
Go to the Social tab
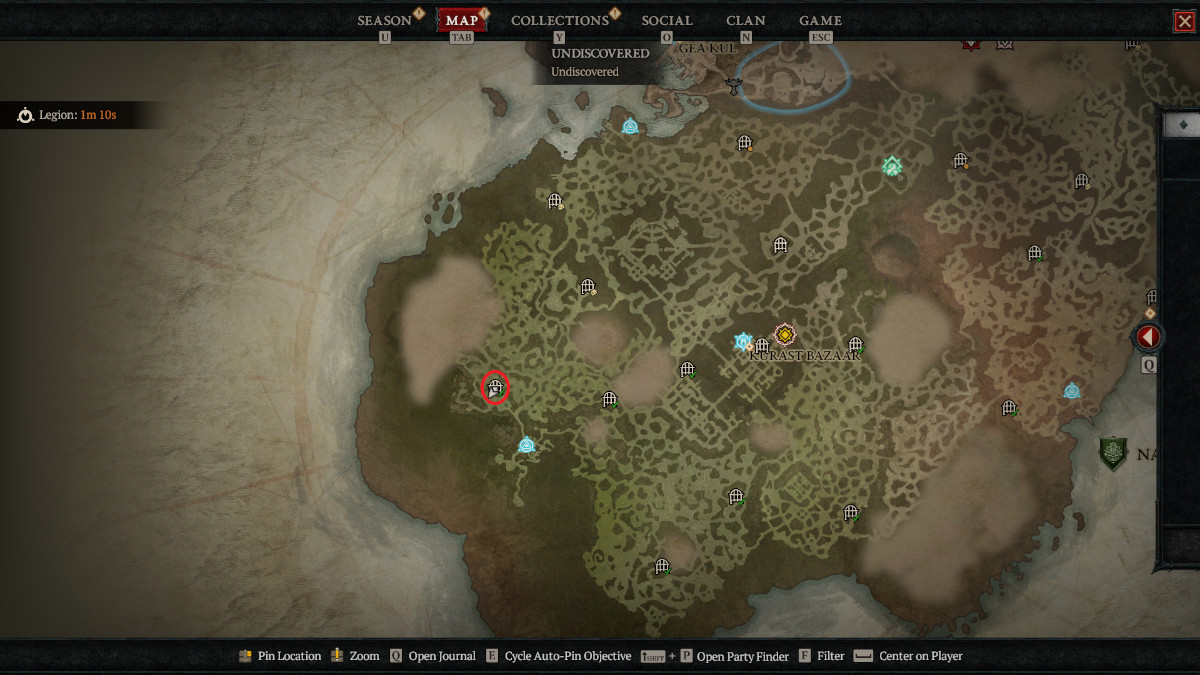coord(667,20)
